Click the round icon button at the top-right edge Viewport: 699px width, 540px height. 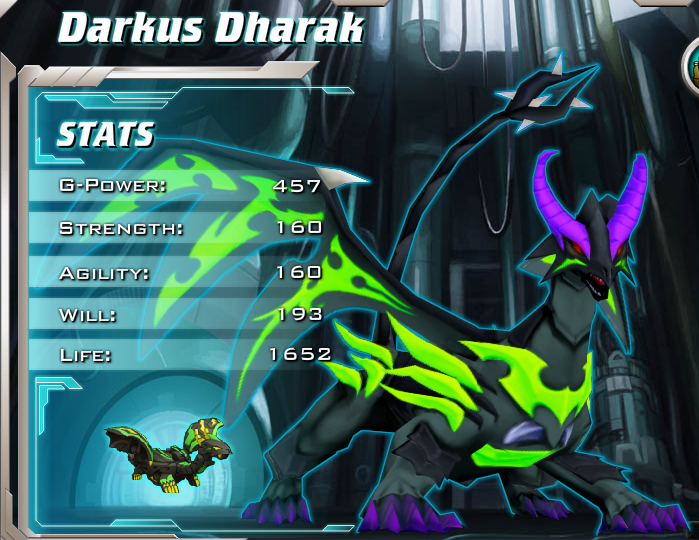pos(692,66)
